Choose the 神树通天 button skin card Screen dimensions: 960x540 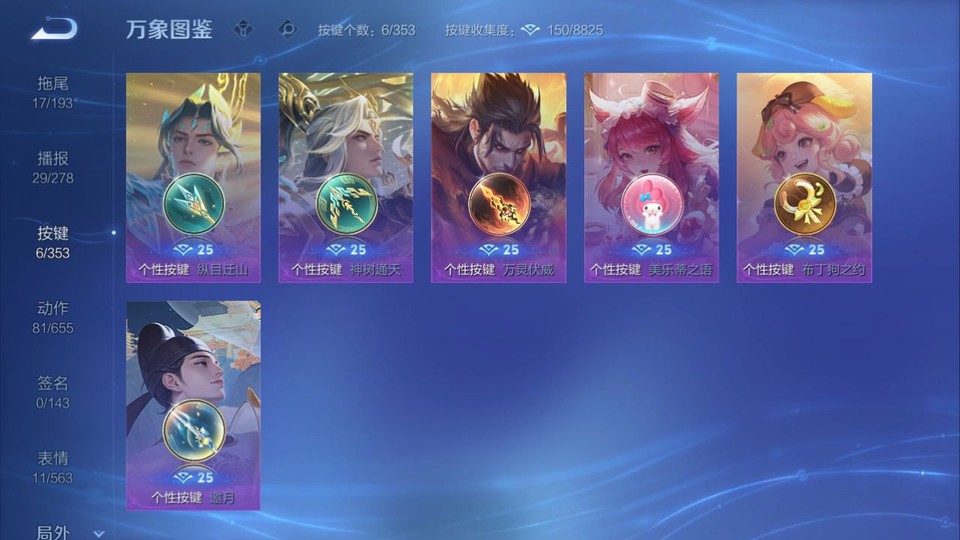click(346, 178)
